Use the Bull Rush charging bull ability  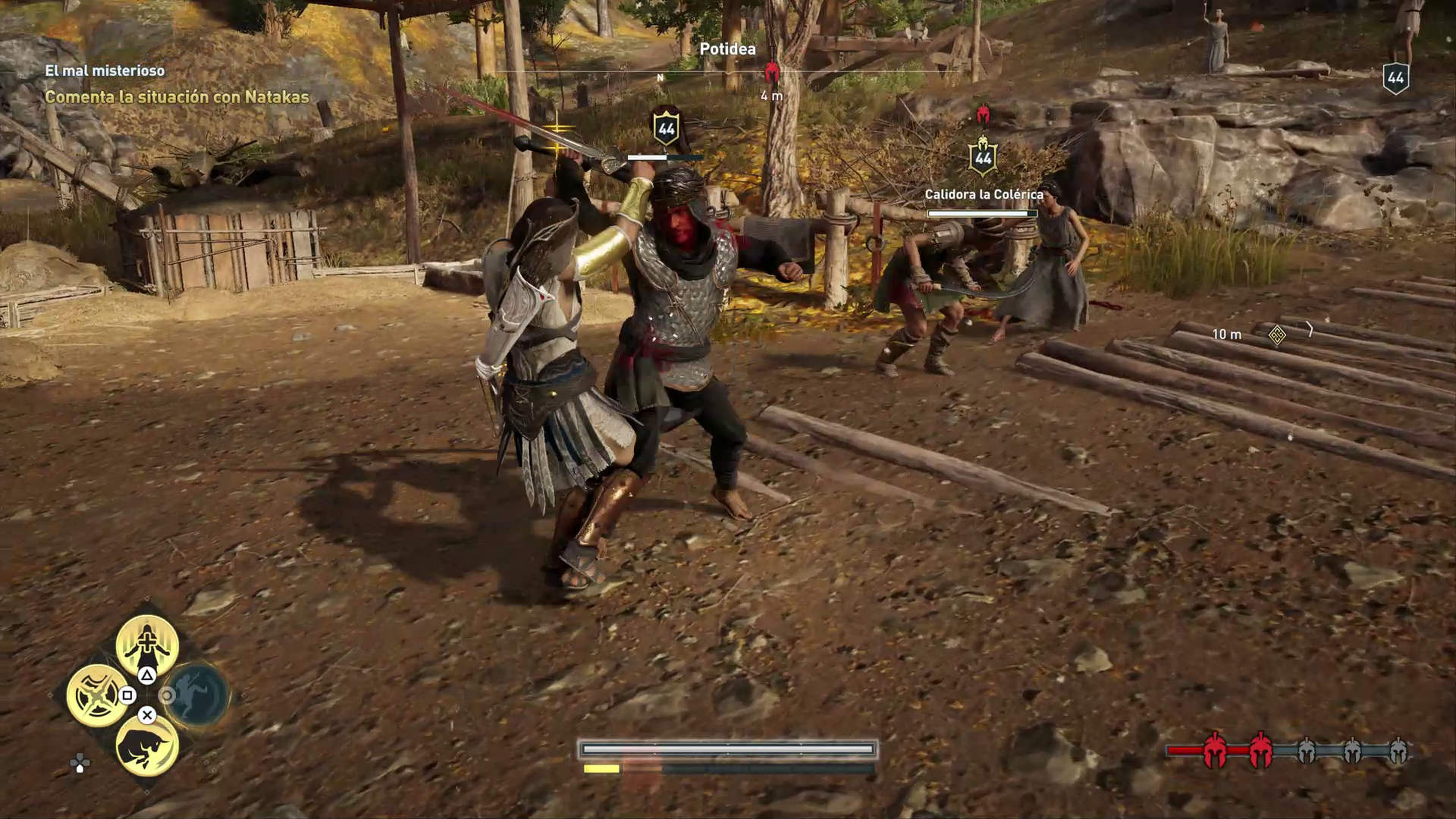(x=147, y=745)
